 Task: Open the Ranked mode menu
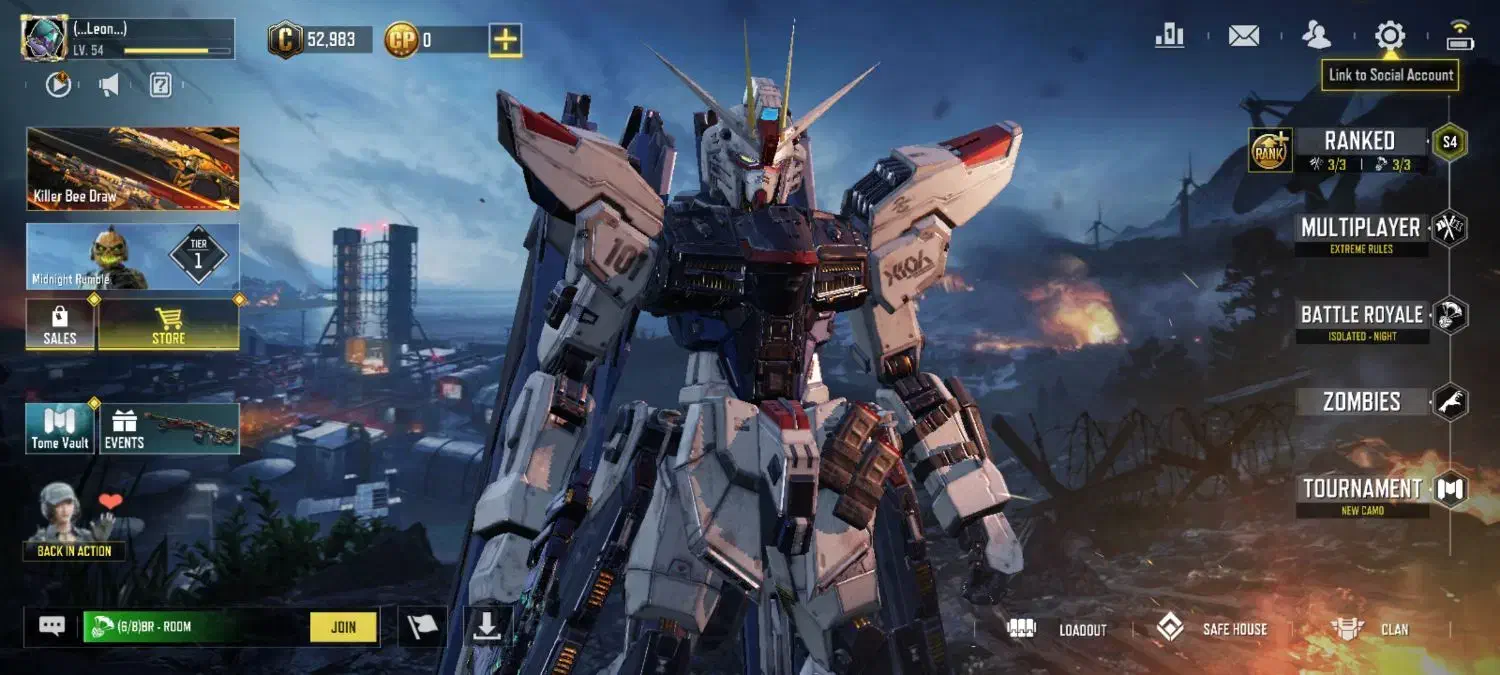1359,142
